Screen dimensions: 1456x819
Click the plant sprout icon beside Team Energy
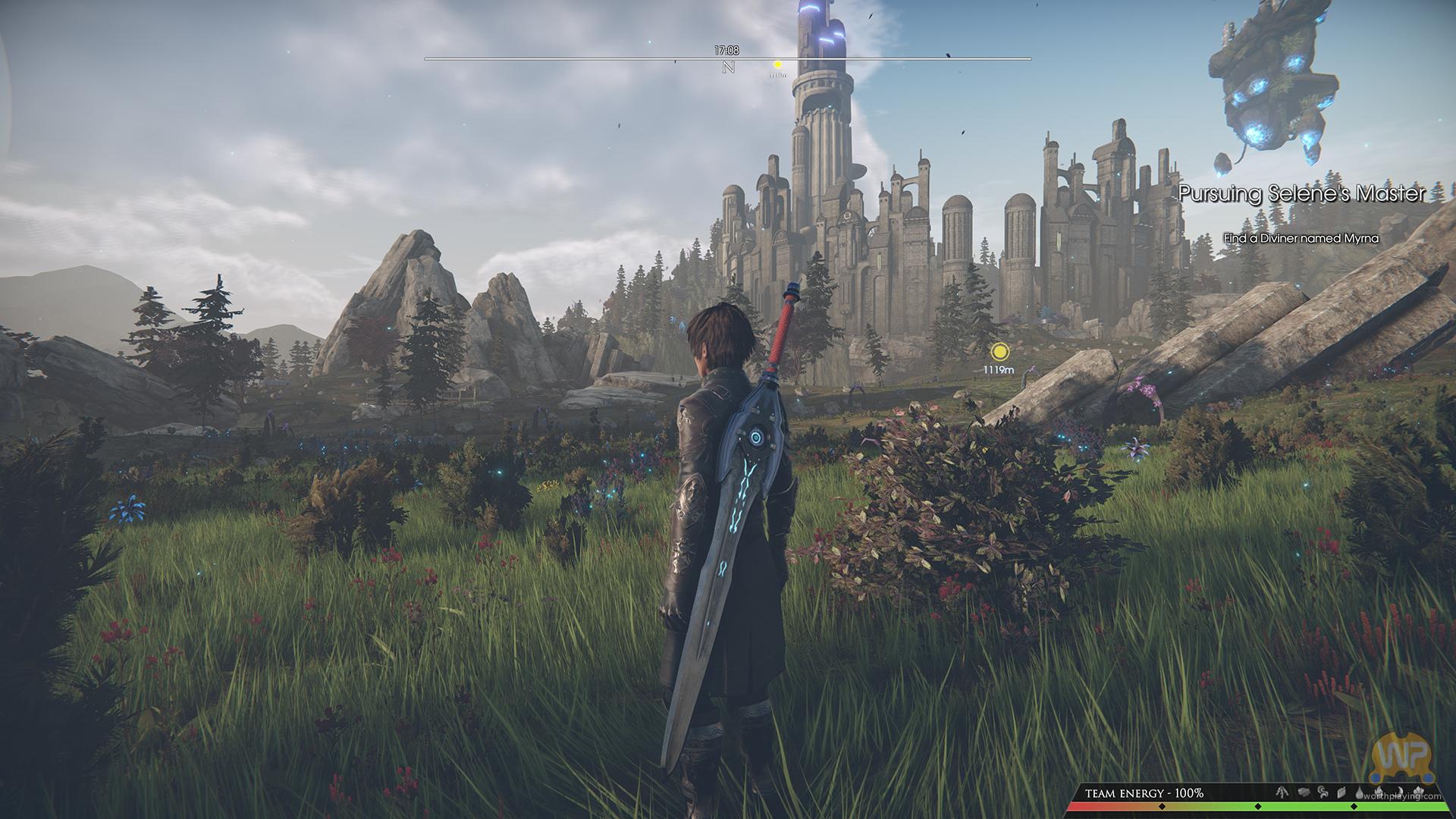(1282, 792)
